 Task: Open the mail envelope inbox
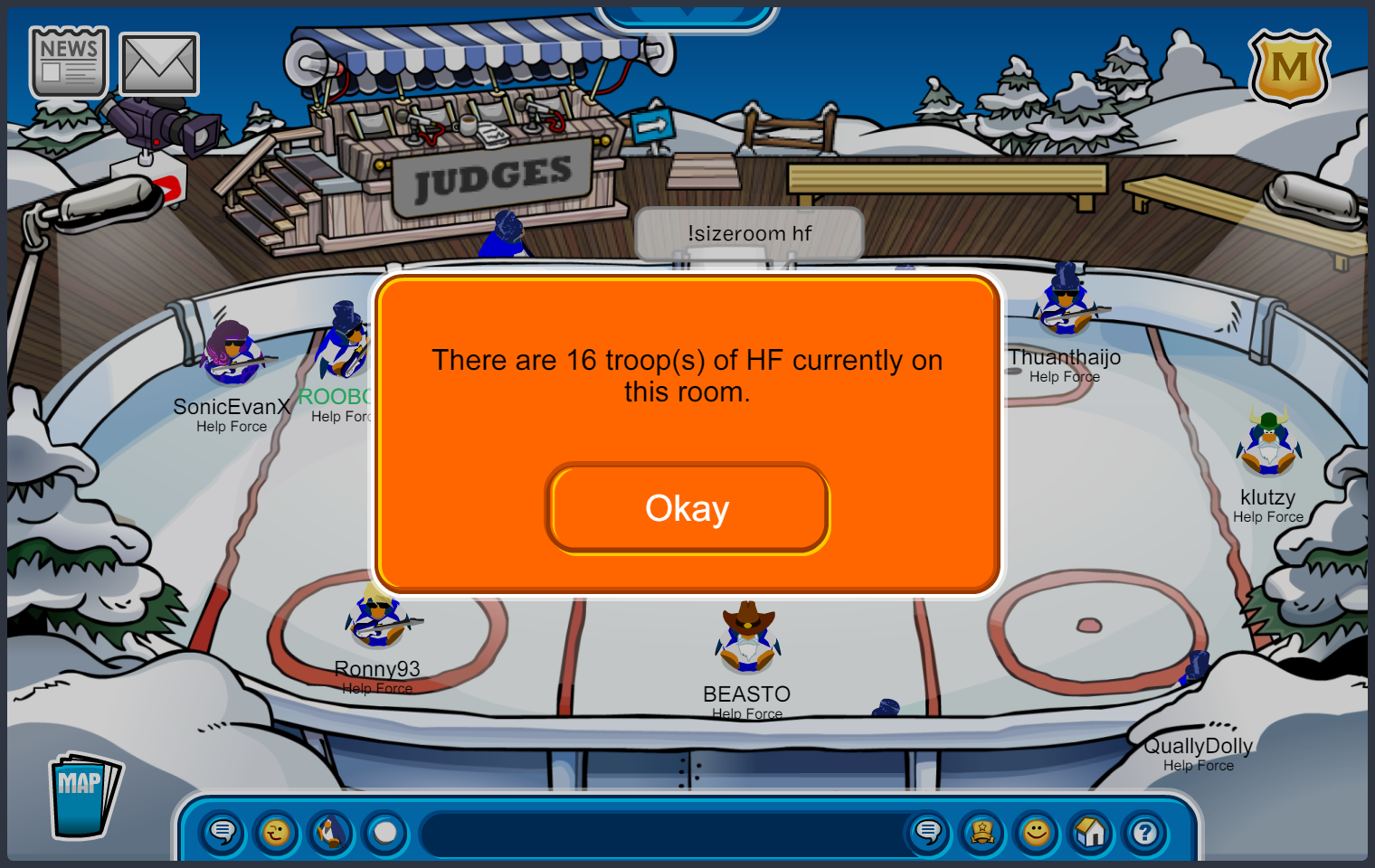tap(159, 64)
